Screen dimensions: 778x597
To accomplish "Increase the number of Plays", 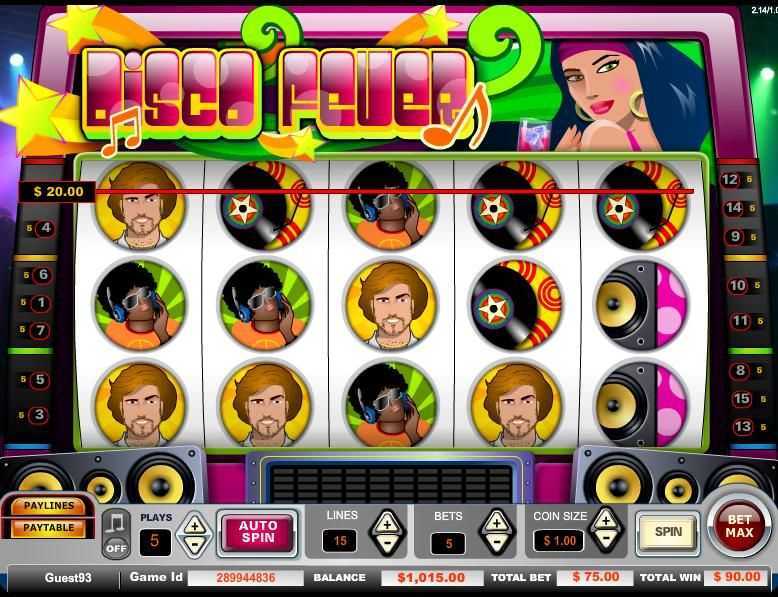I will point(193,523).
